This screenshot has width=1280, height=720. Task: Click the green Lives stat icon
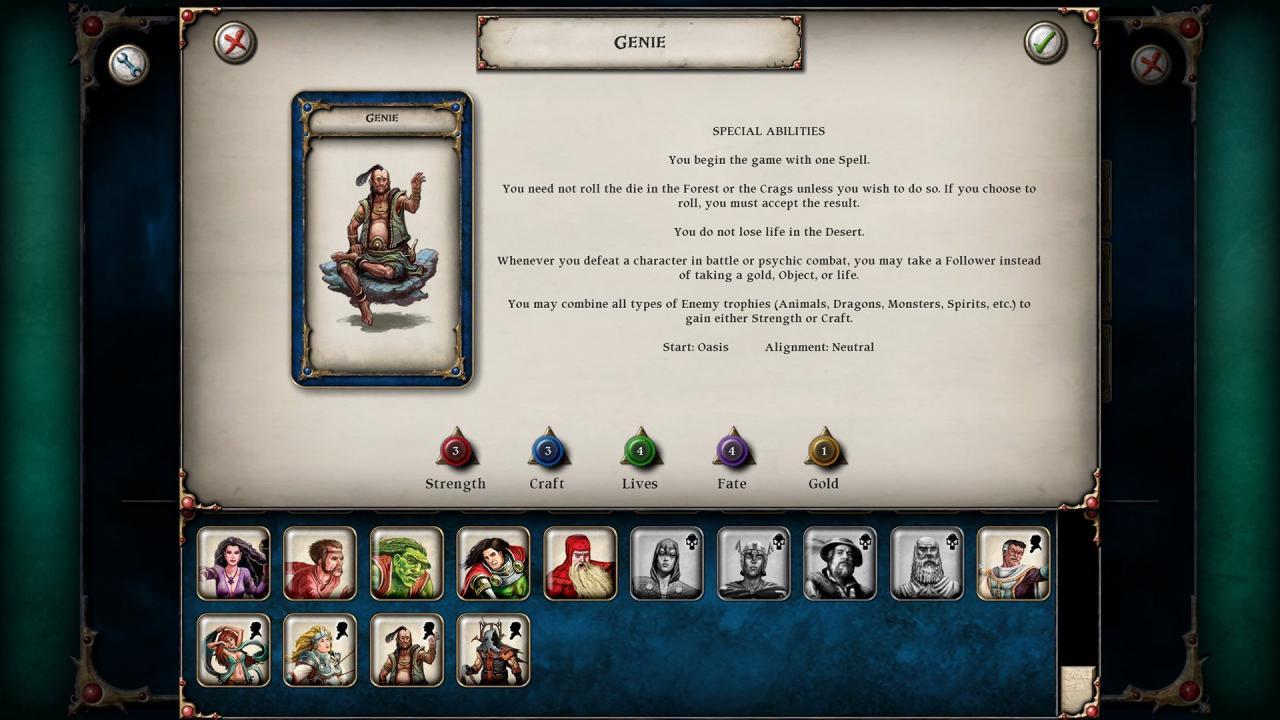click(640, 451)
